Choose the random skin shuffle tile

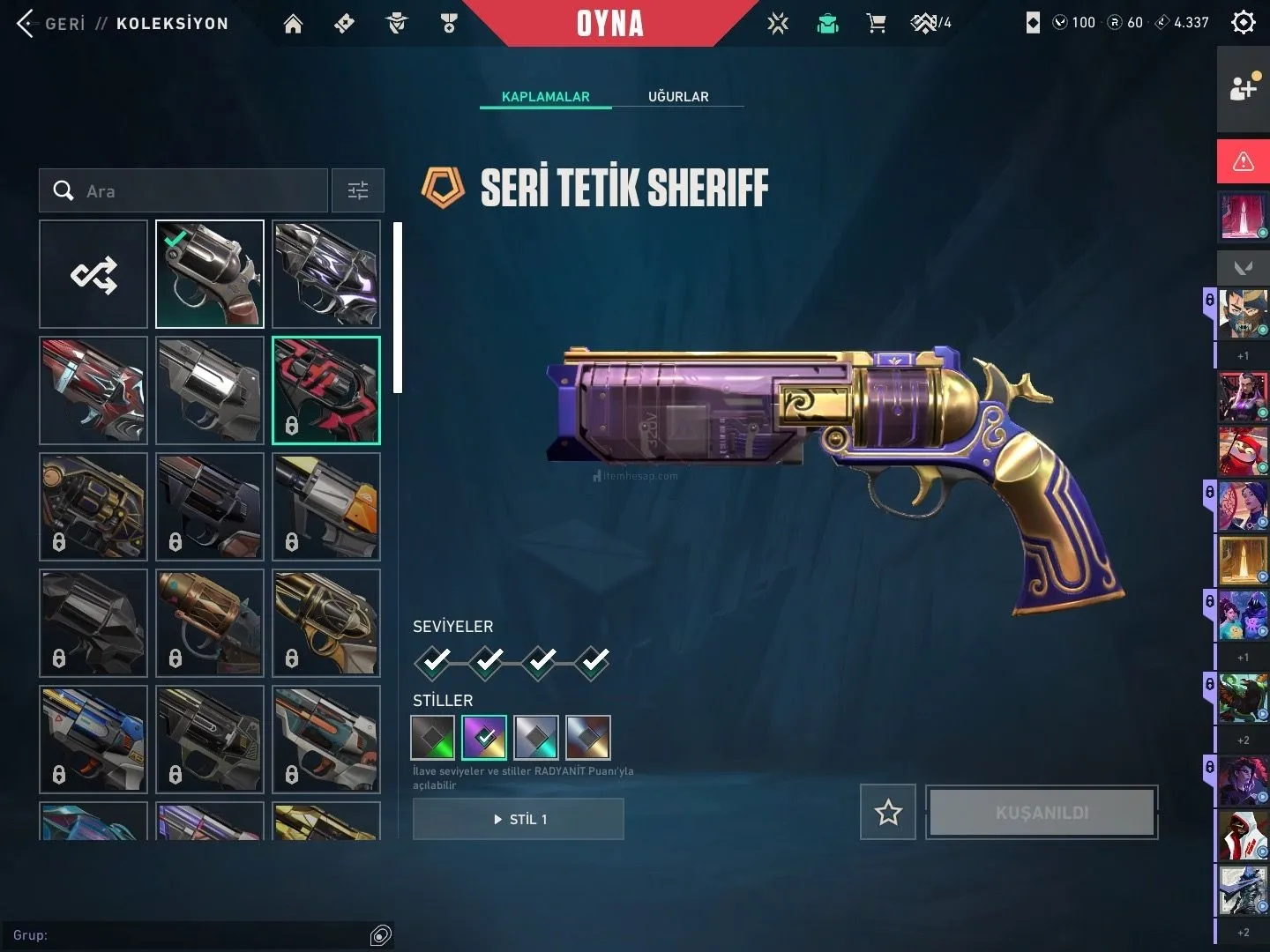(93, 275)
